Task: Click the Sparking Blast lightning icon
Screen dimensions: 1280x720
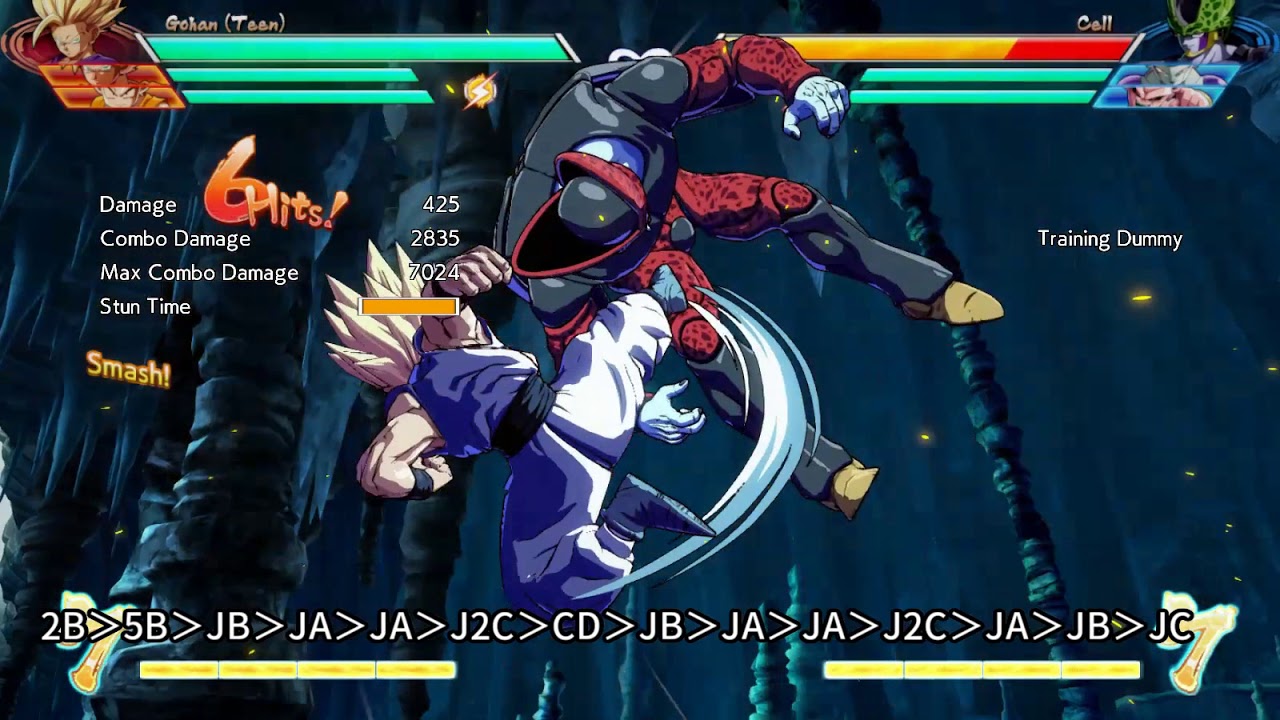Action: [482, 89]
